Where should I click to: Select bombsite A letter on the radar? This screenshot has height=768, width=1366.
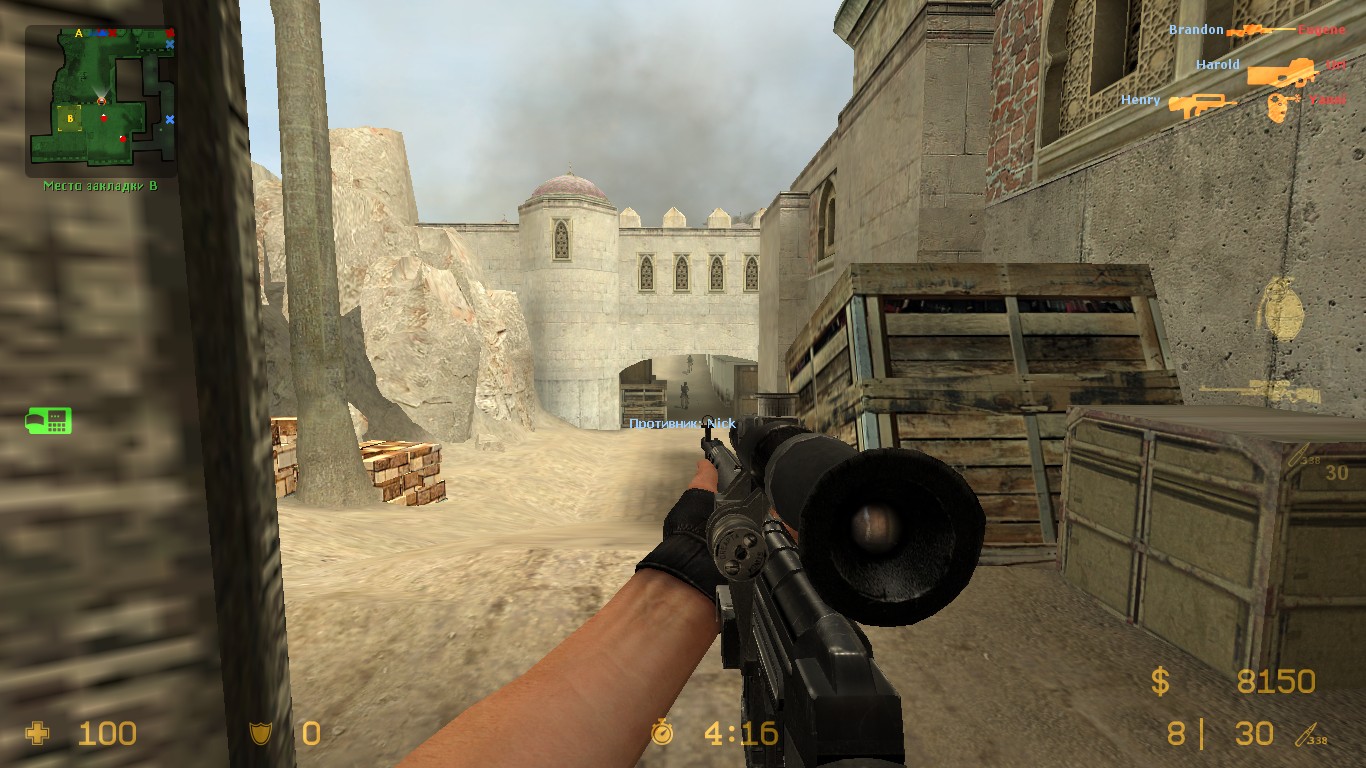pos(78,33)
